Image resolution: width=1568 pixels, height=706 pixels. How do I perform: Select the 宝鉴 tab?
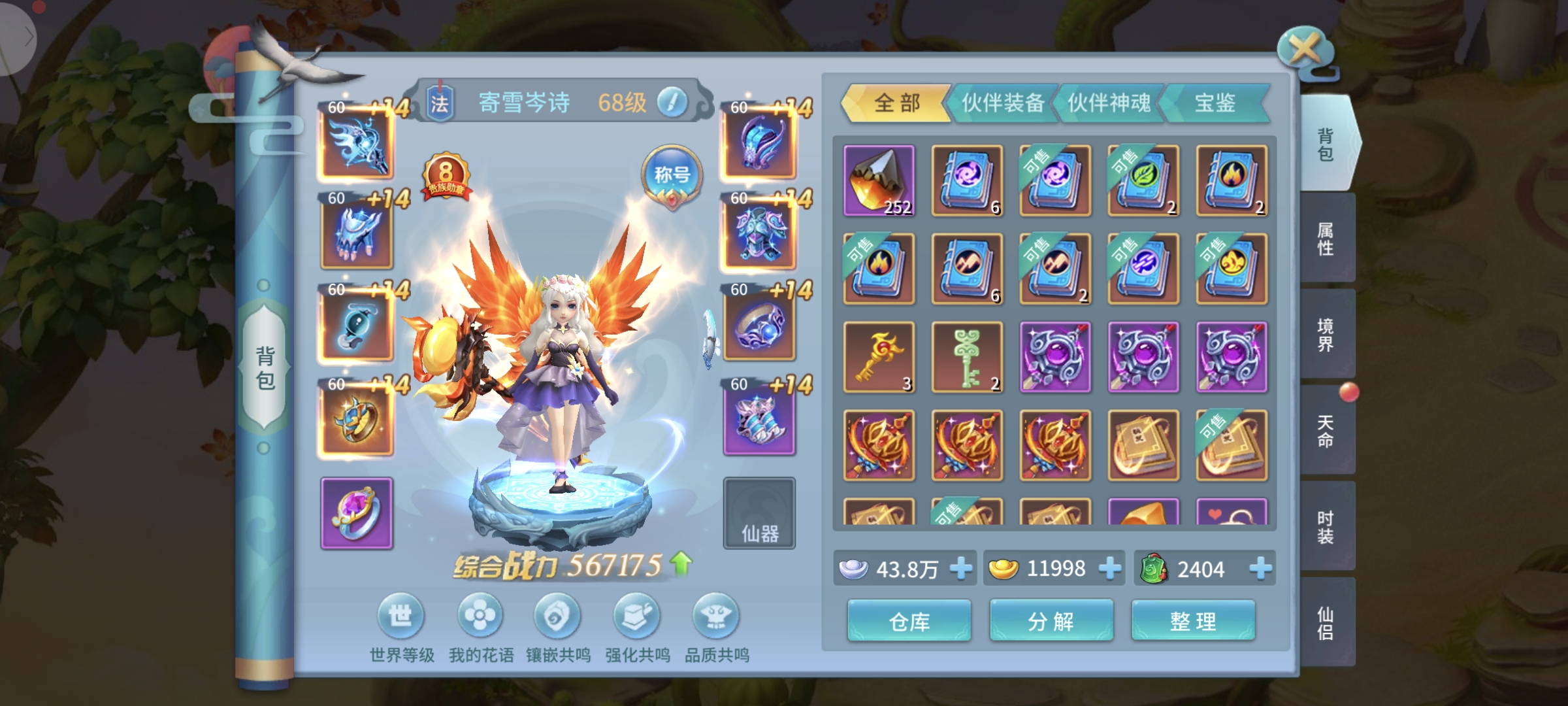(x=1215, y=103)
